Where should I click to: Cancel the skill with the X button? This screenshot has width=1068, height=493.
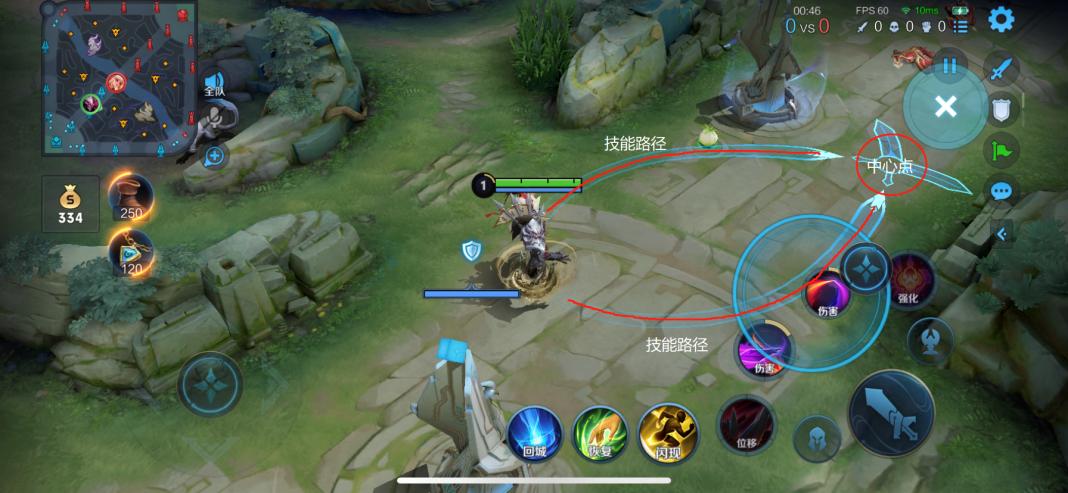pyautogui.click(x=945, y=107)
